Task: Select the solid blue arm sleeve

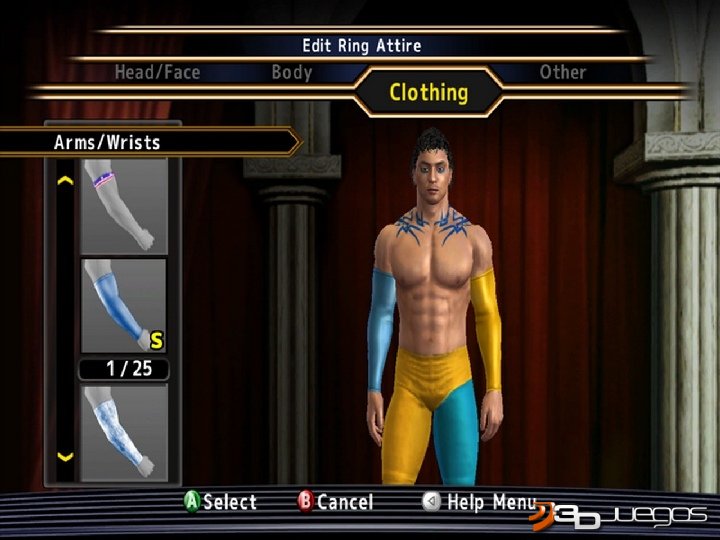Action: 124,306
